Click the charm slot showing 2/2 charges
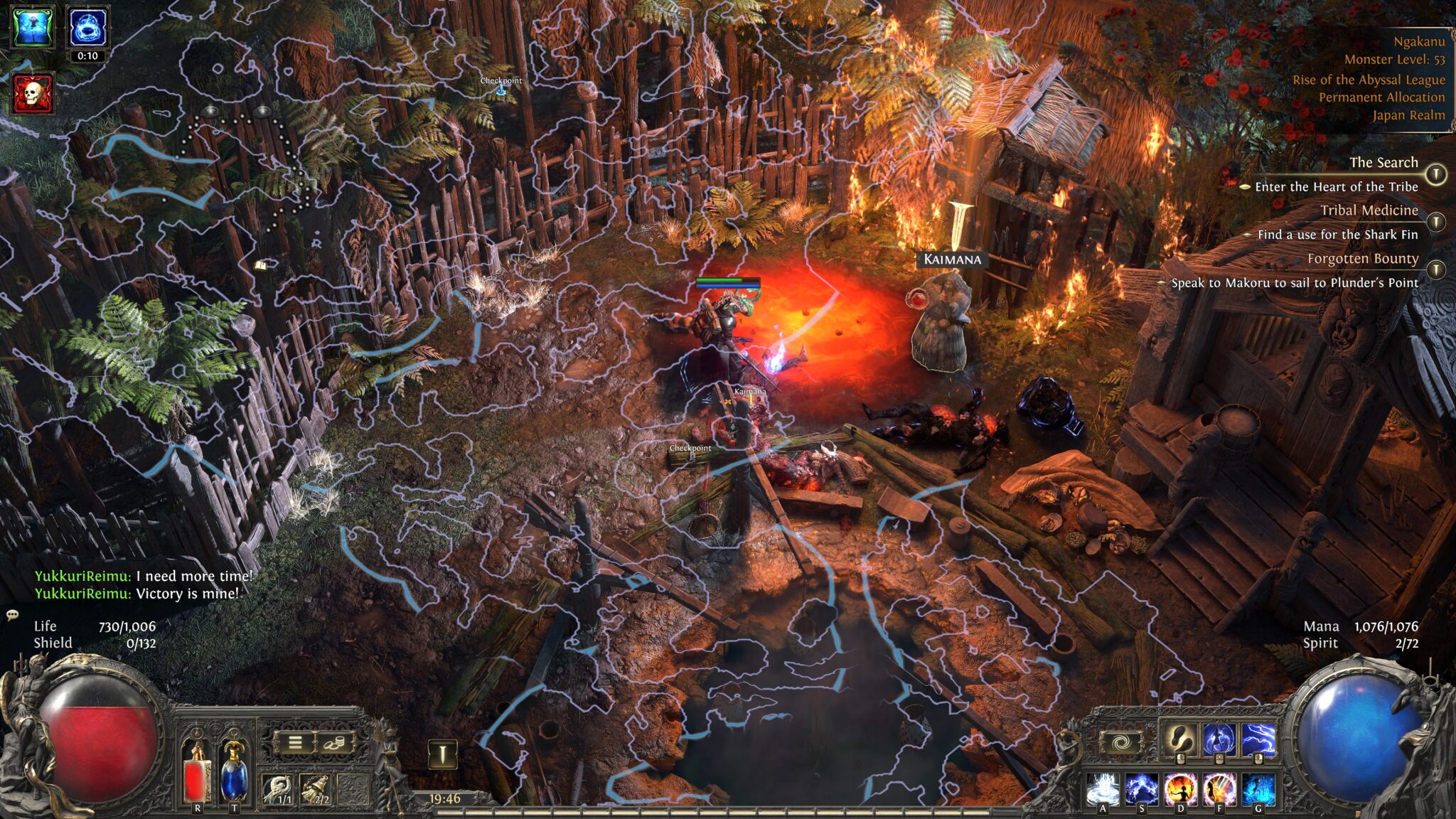Viewport: 1456px width, 819px height. [x=316, y=788]
